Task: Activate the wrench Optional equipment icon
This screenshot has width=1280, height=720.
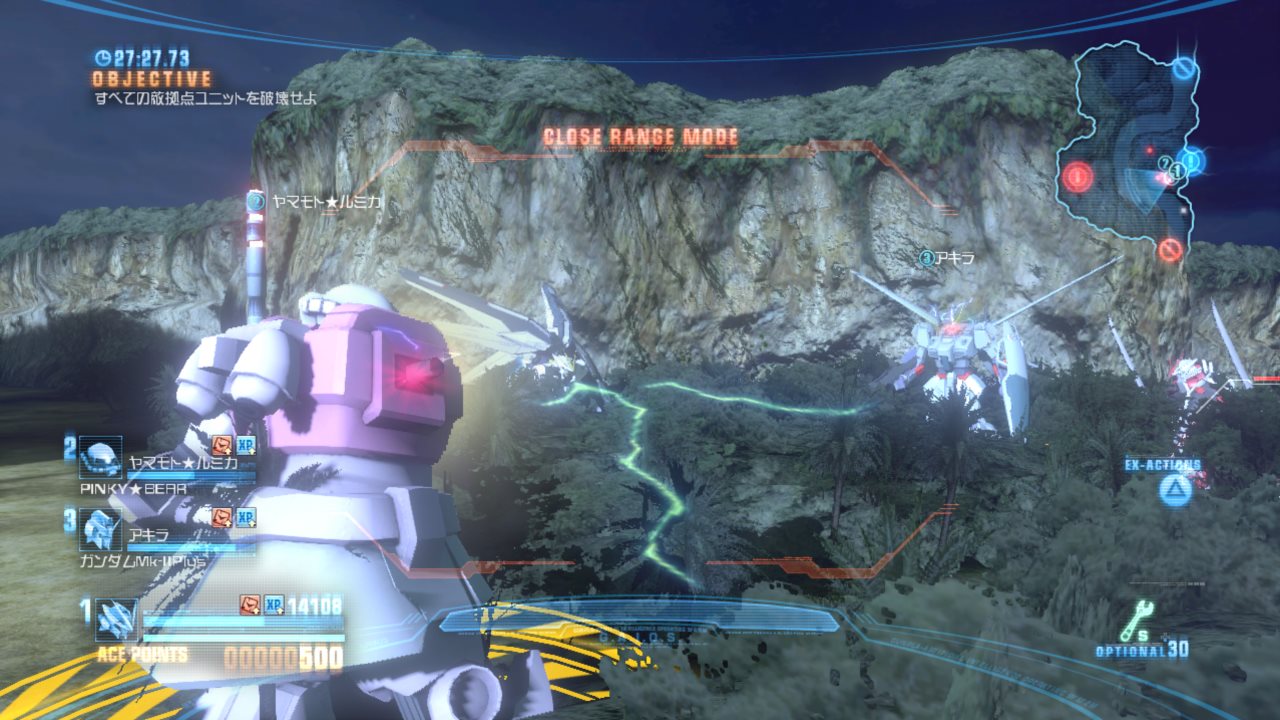Action: (1136, 621)
